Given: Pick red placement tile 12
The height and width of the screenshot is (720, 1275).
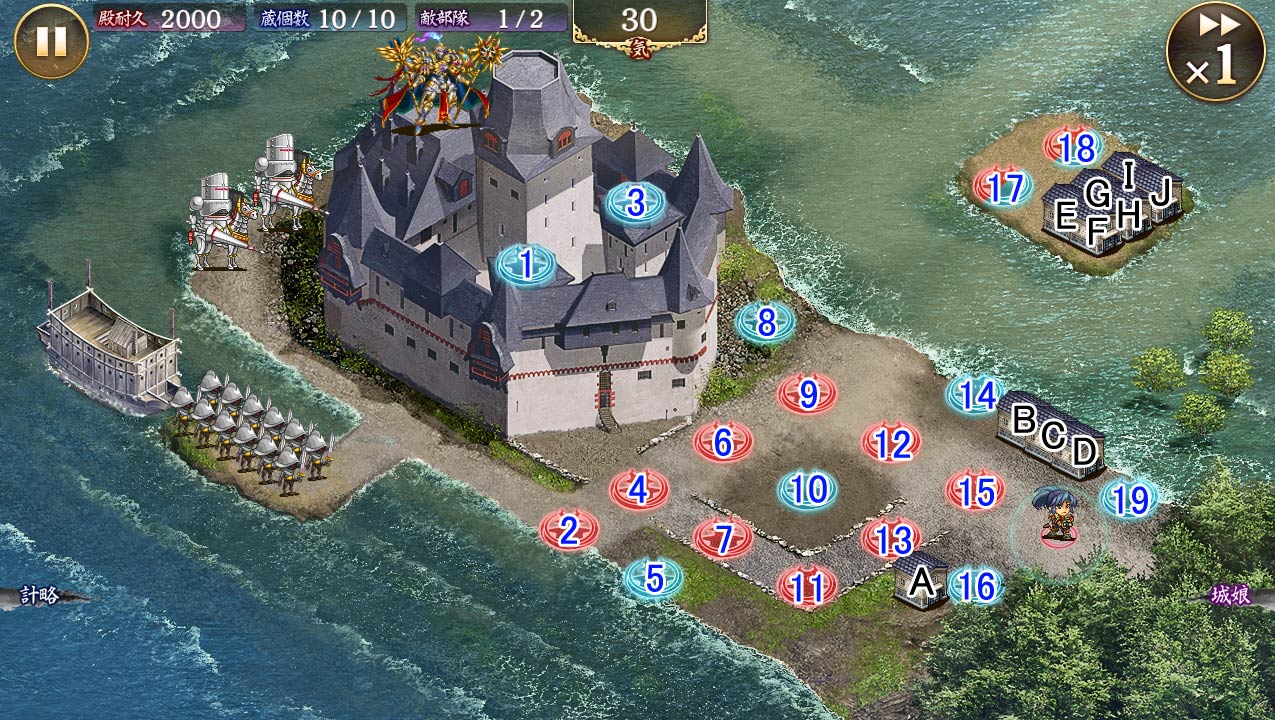Looking at the screenshot, I should pyautogui.click(x=892, y=443).
